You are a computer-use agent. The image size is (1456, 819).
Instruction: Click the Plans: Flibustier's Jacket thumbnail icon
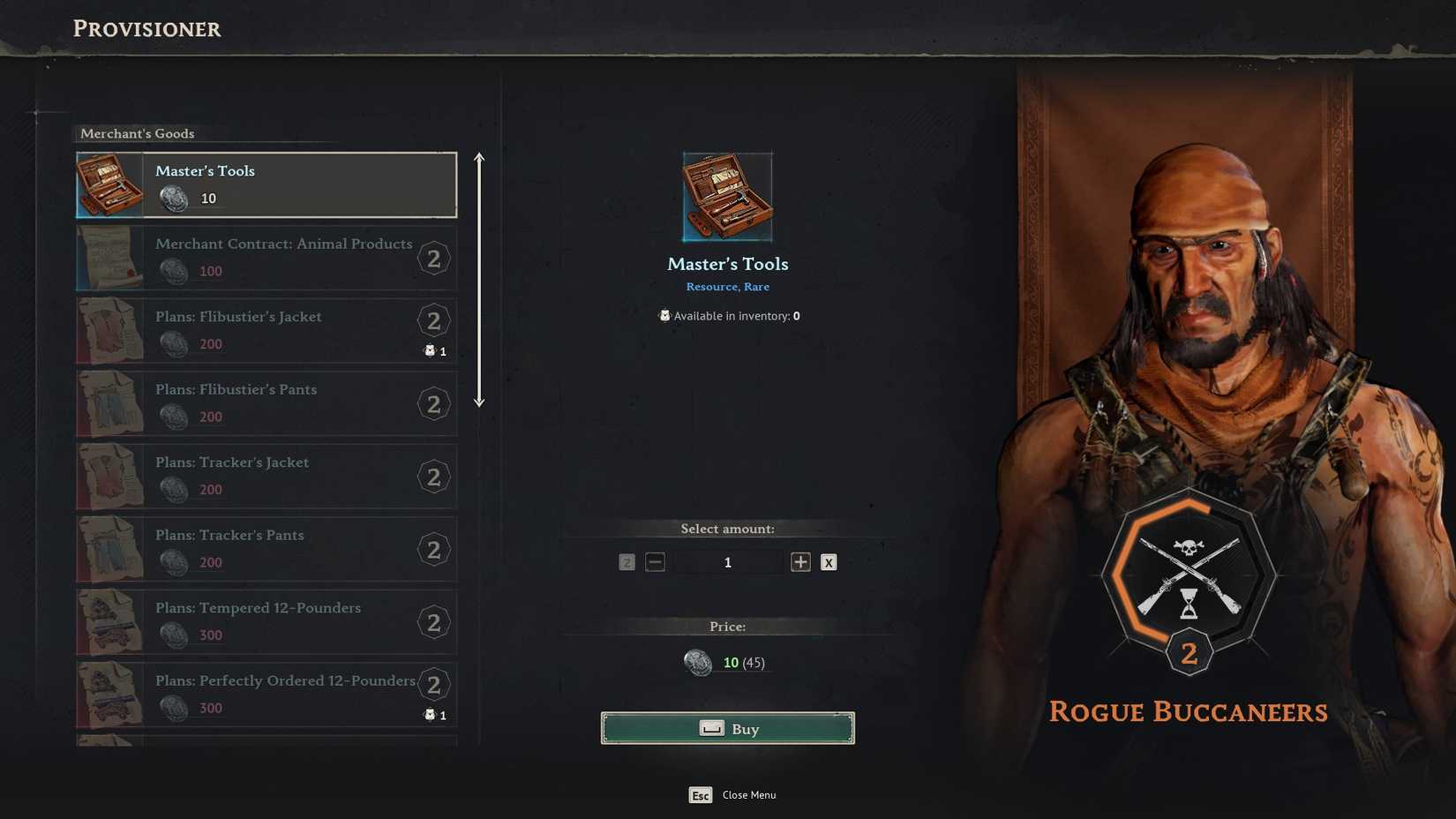tap(110, 330)
